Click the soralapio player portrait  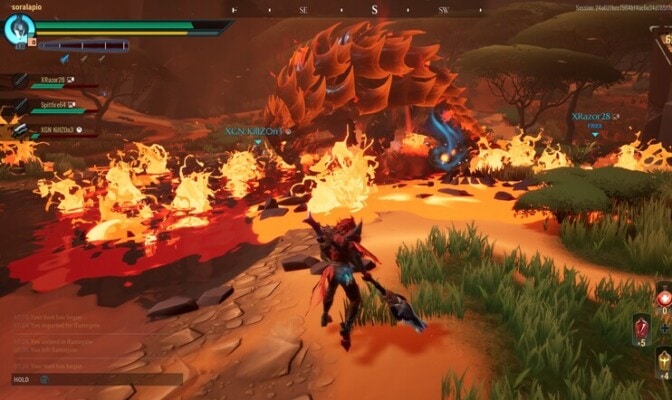19,29
